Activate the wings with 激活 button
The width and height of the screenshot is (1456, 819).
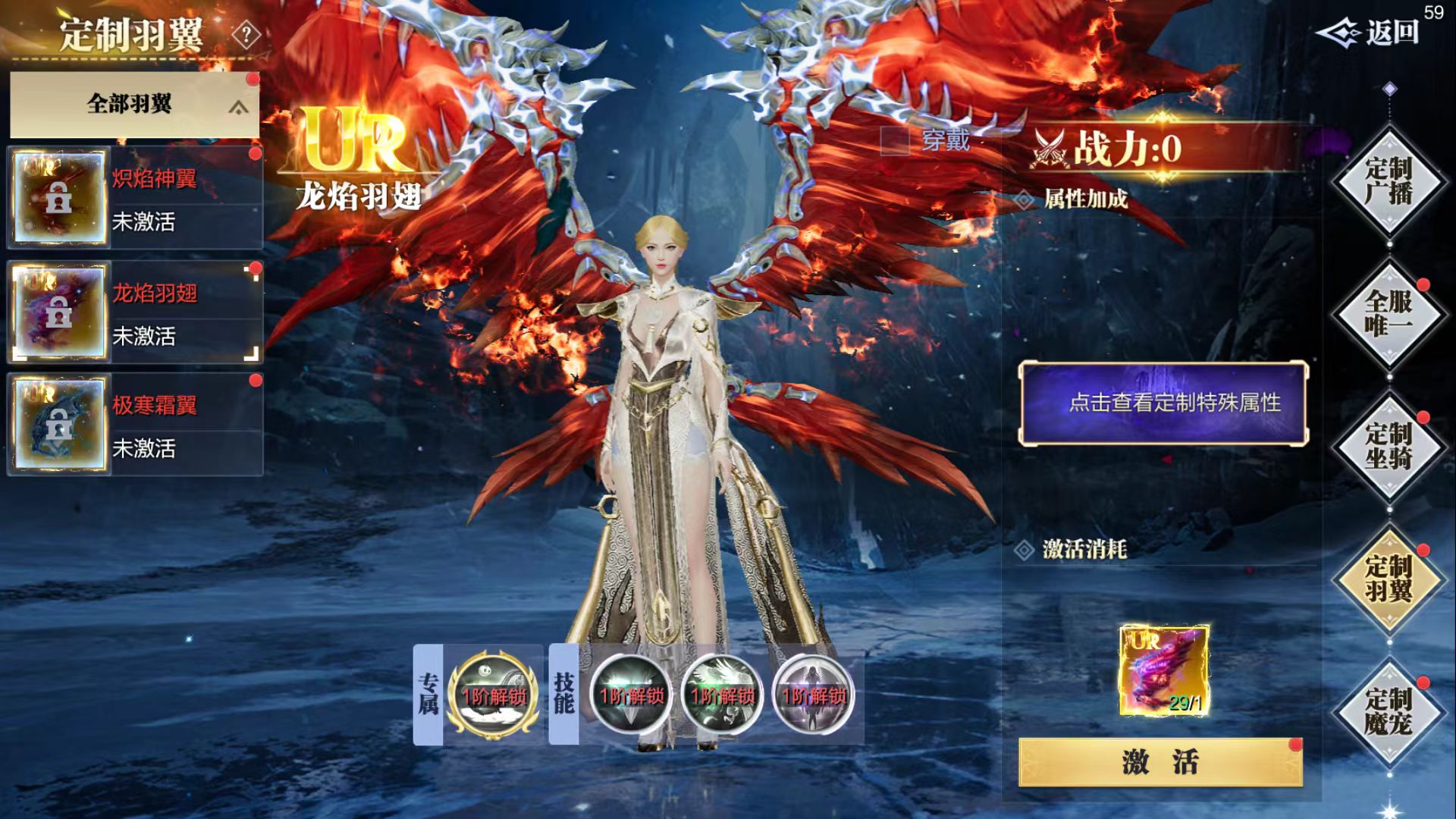point(1160,761)
